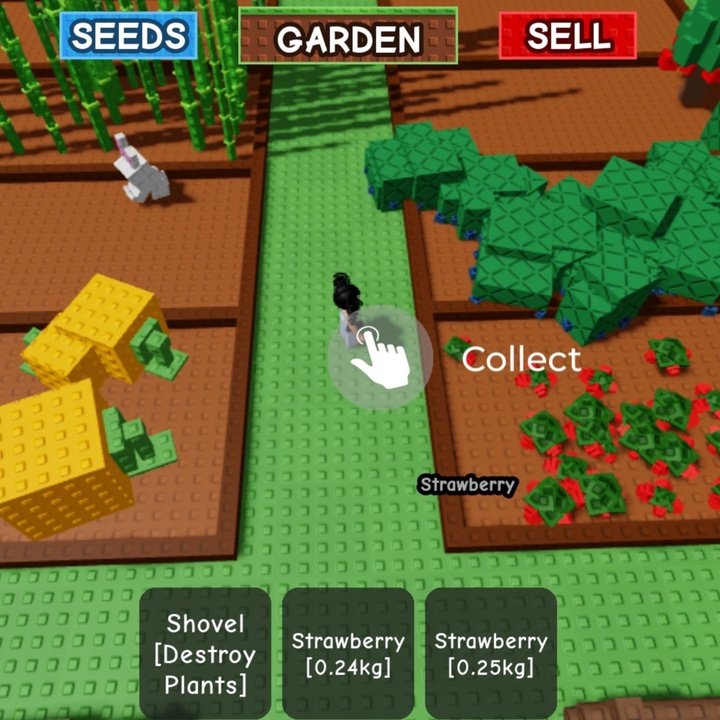The image size is (720, 720).
Task: Select the Shovel Destroy Plants slot
Action: point(205,653)
